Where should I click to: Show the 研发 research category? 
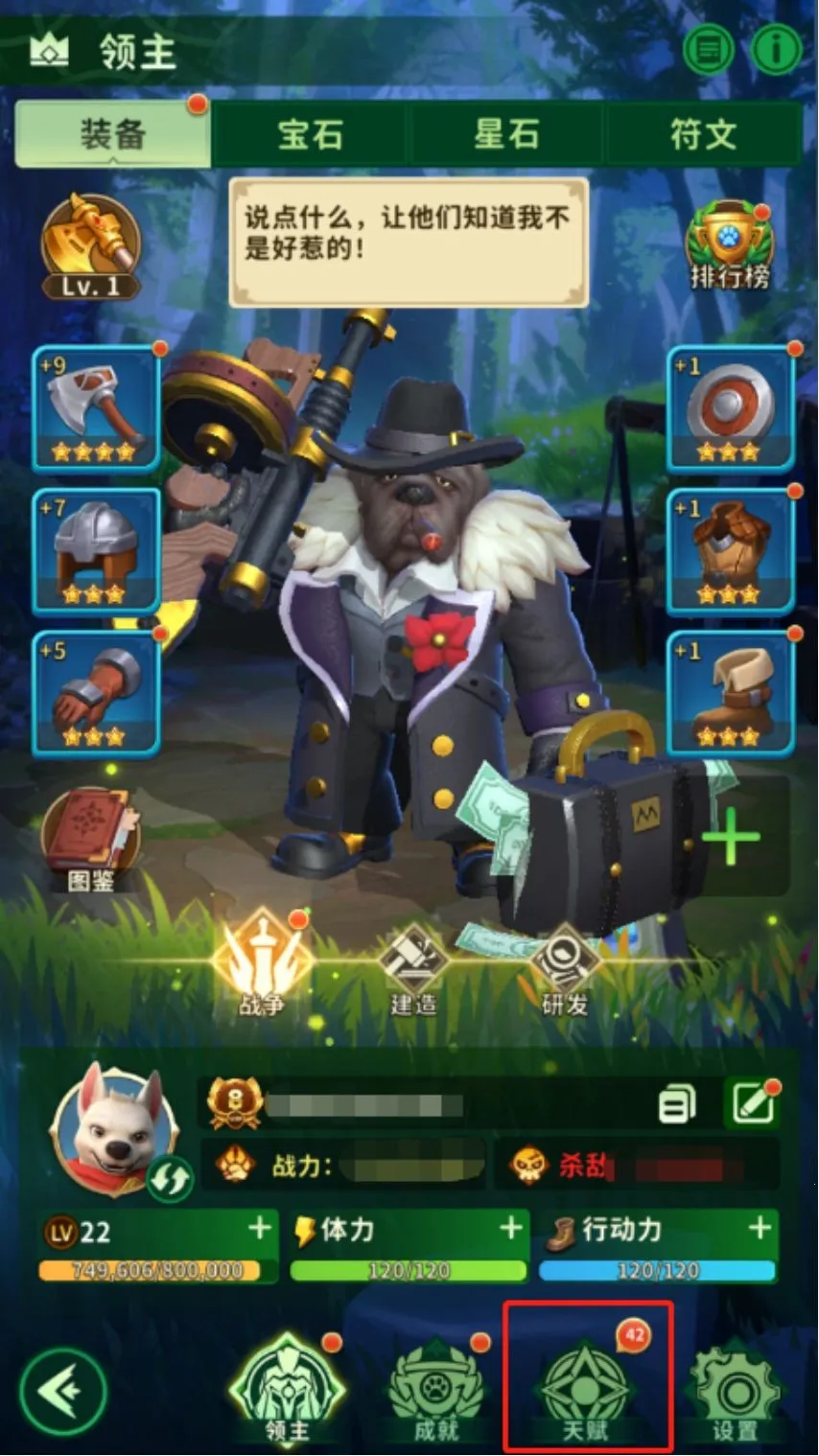[565, 966]
